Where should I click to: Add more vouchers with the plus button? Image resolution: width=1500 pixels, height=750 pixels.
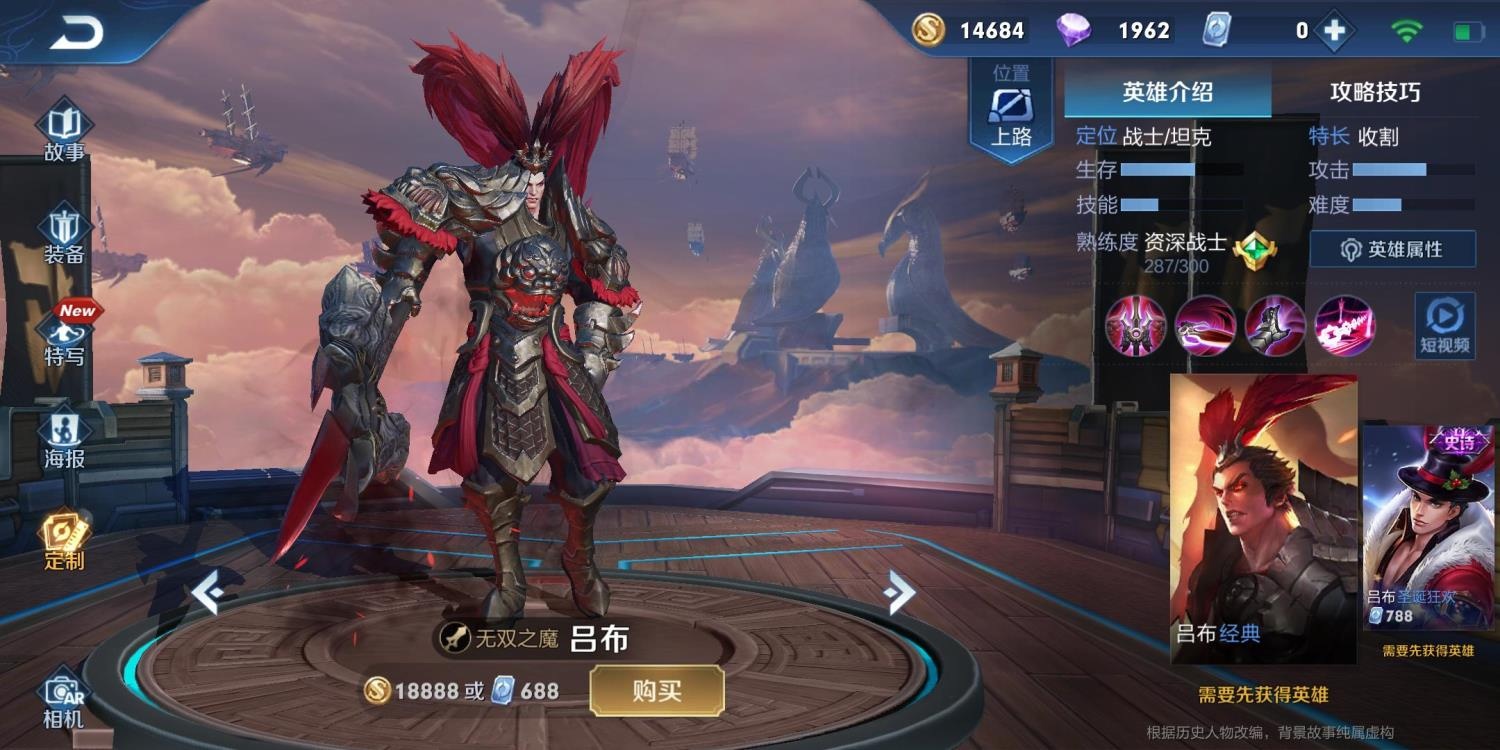[1334, 31]
